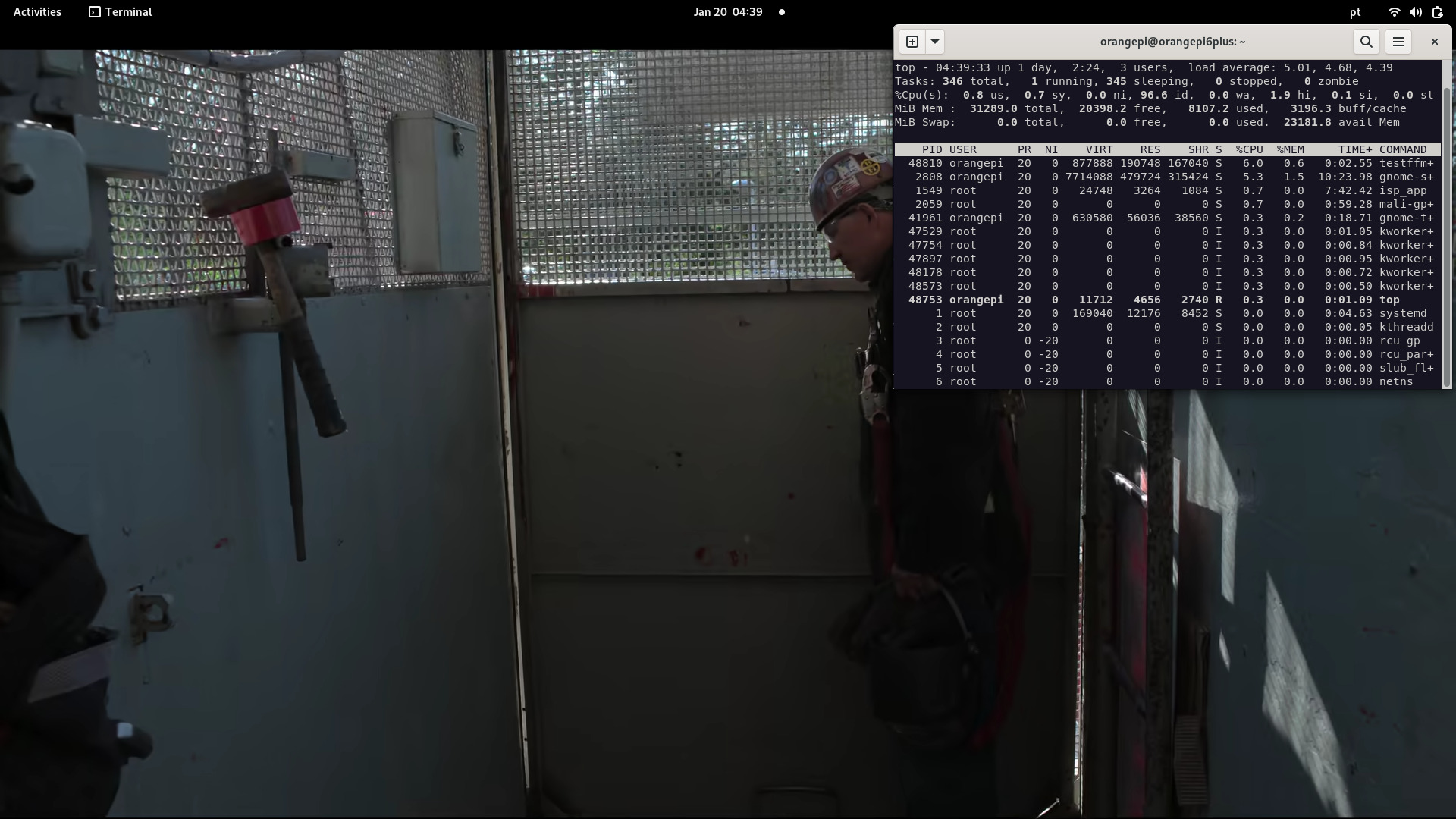This screenshot has width=1456, height=819.
Task: Click the volume icon in the system tray
Action: point(1415,12)
